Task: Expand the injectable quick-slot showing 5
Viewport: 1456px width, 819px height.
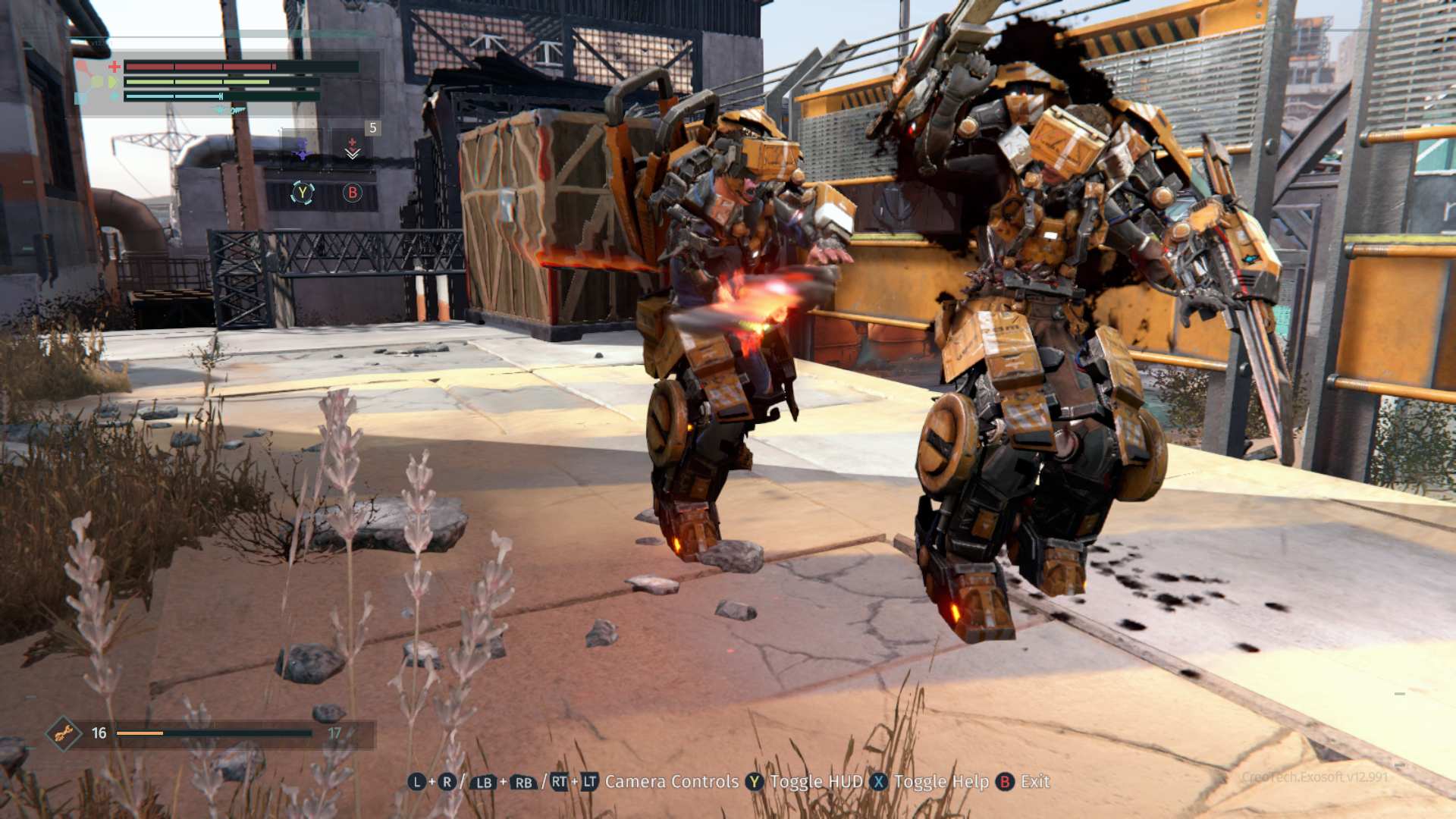Action: click(372, 129)
